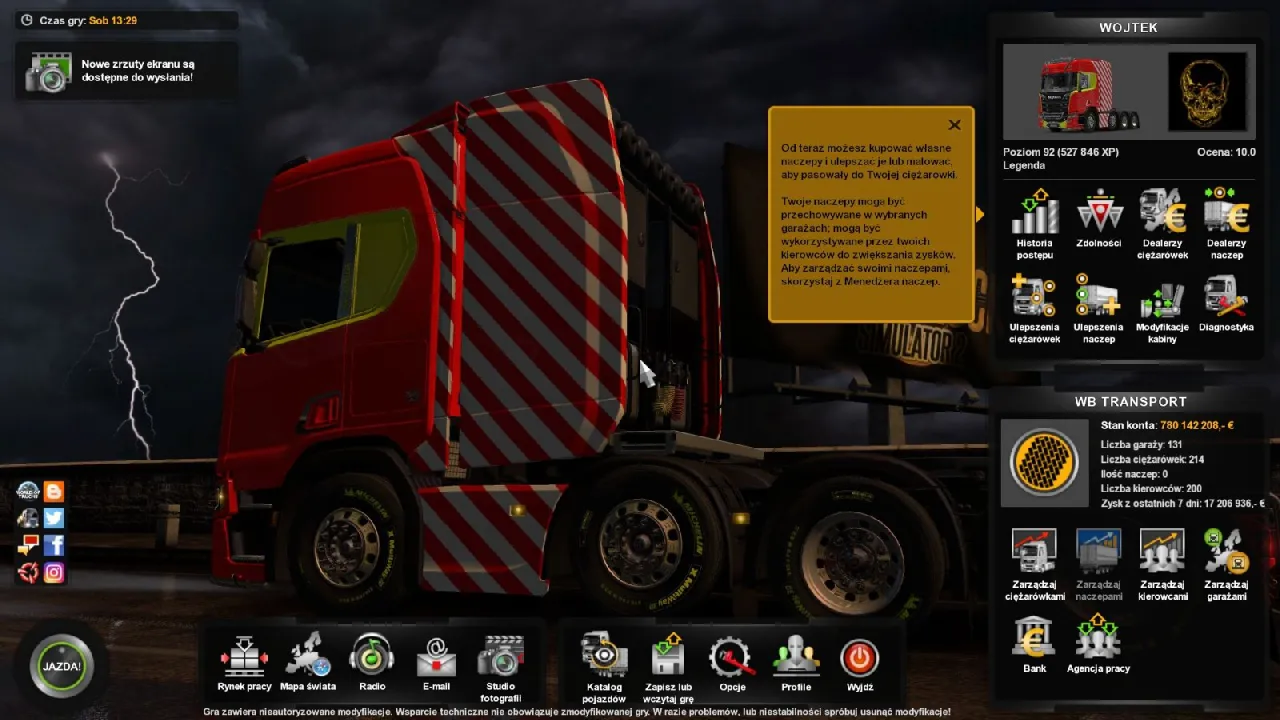The height and width of the screenshot is (720, 1280).
Task: Close the yellow trailer tutorial popup
Action: [954, 124]
